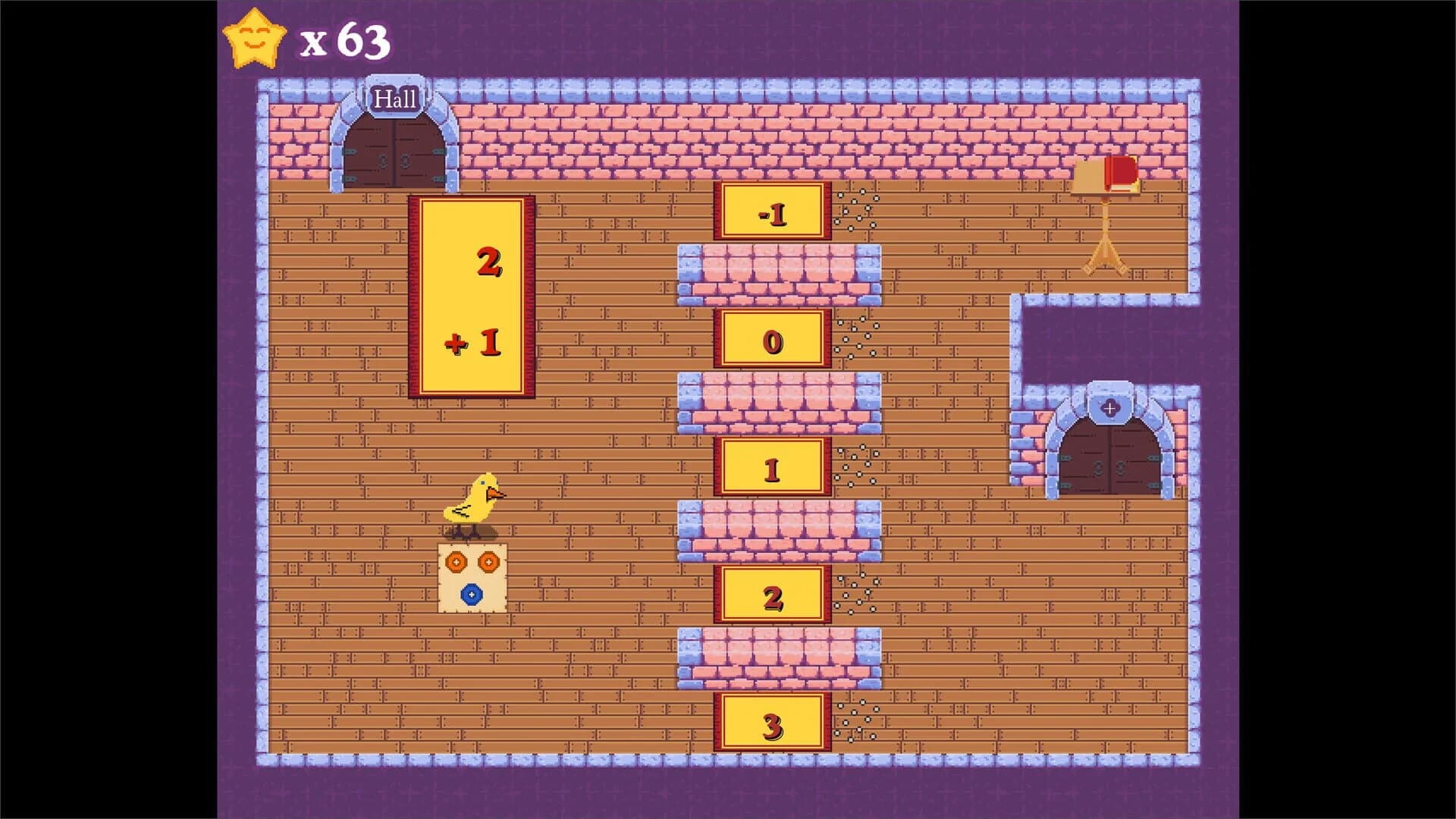Click the 2 + 1 problem board

[x=472, y=294]
